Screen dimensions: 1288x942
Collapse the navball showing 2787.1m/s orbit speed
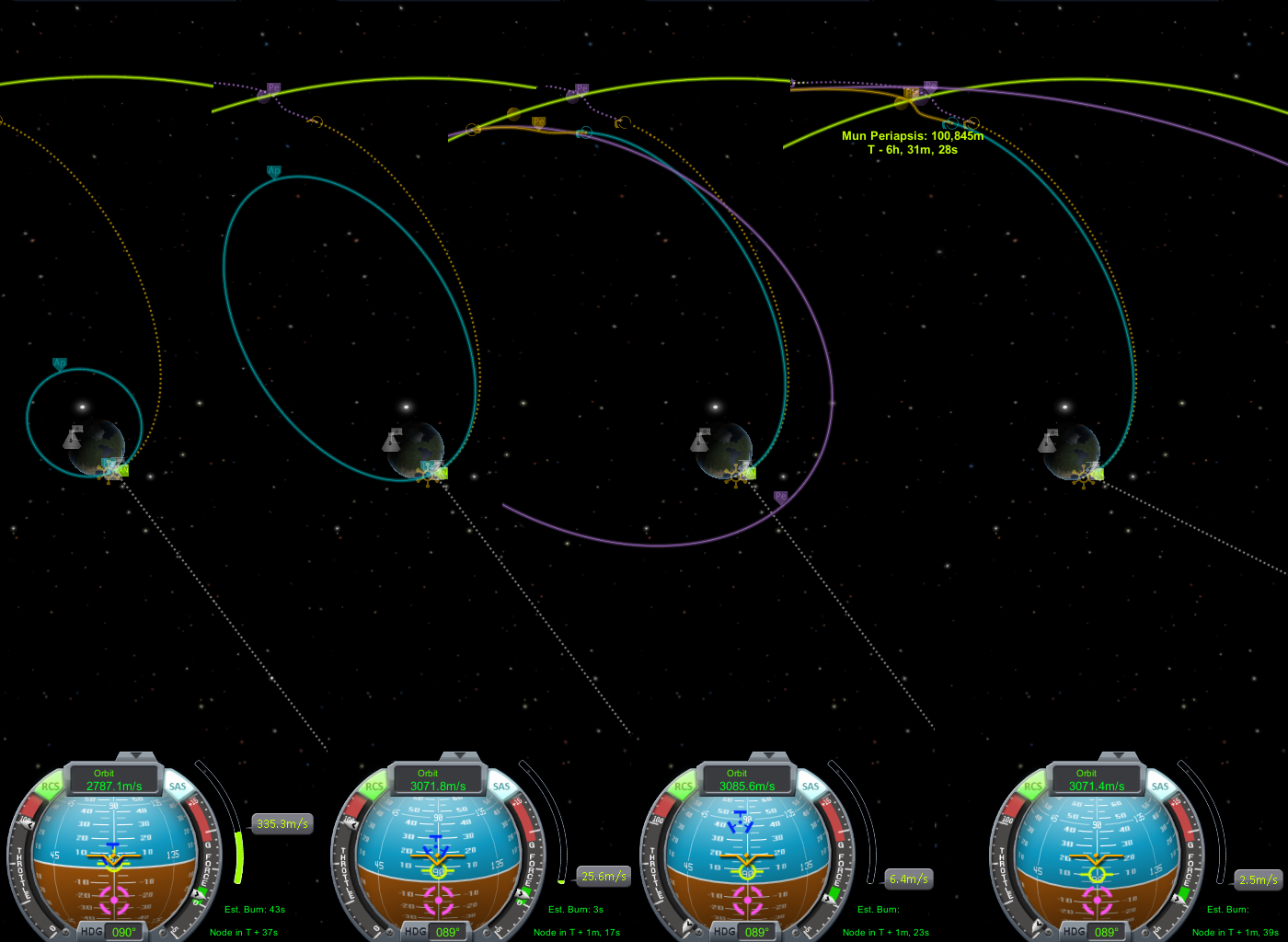[x=136, y=756]
